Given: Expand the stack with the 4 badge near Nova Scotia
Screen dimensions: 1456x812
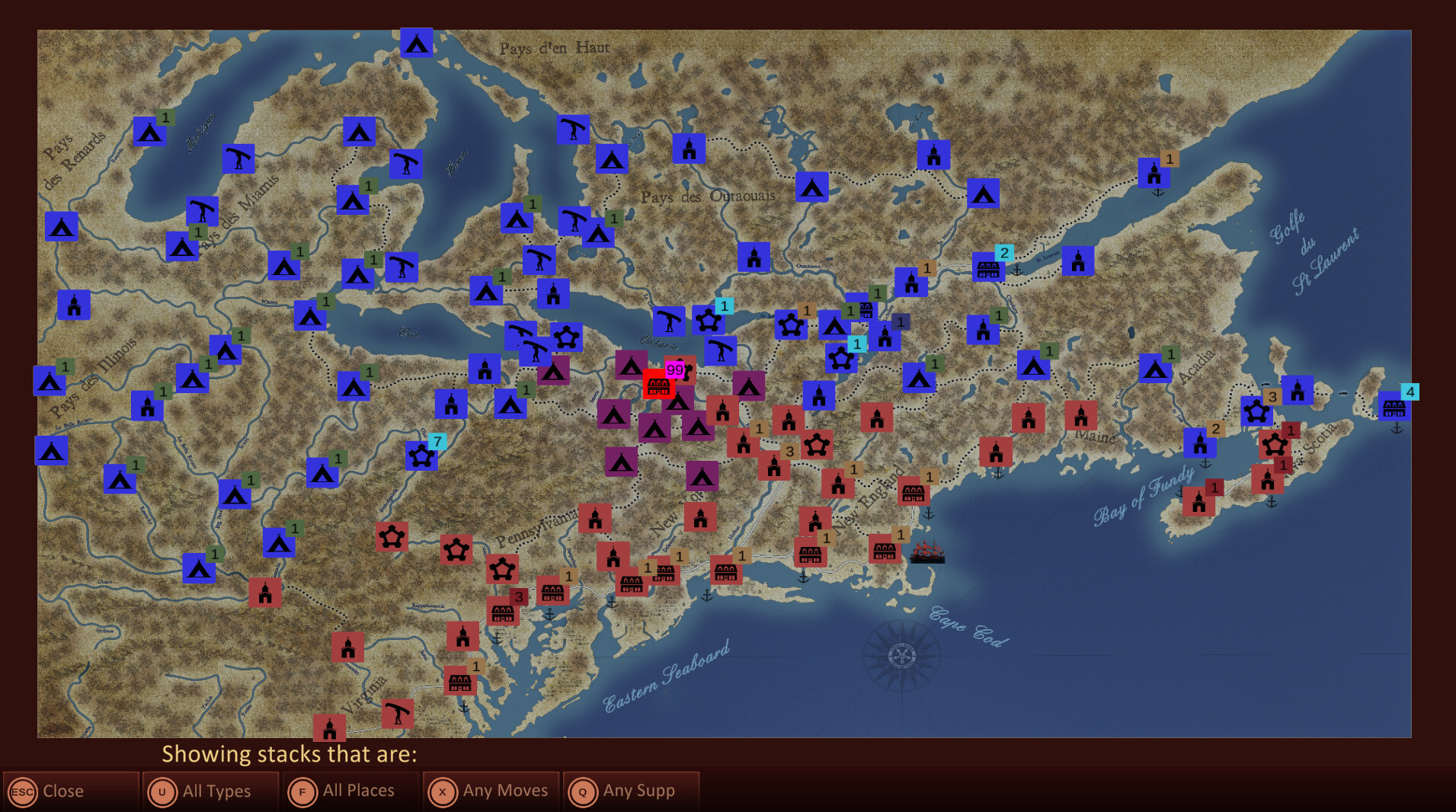Looking at the screenshot, I should coord(1410,392).
